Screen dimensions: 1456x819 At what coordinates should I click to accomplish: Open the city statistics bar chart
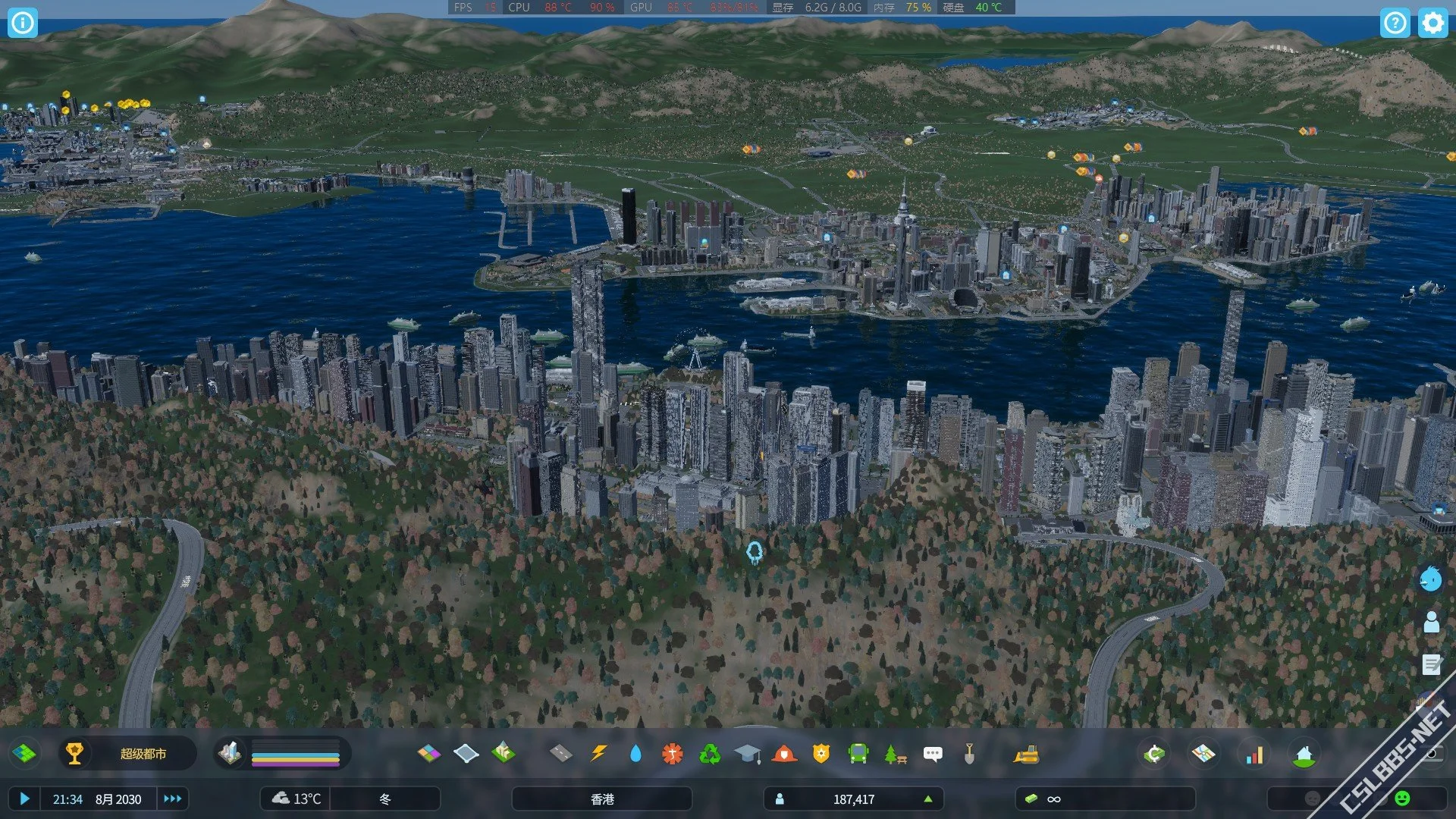click(x=1254, y=755)
